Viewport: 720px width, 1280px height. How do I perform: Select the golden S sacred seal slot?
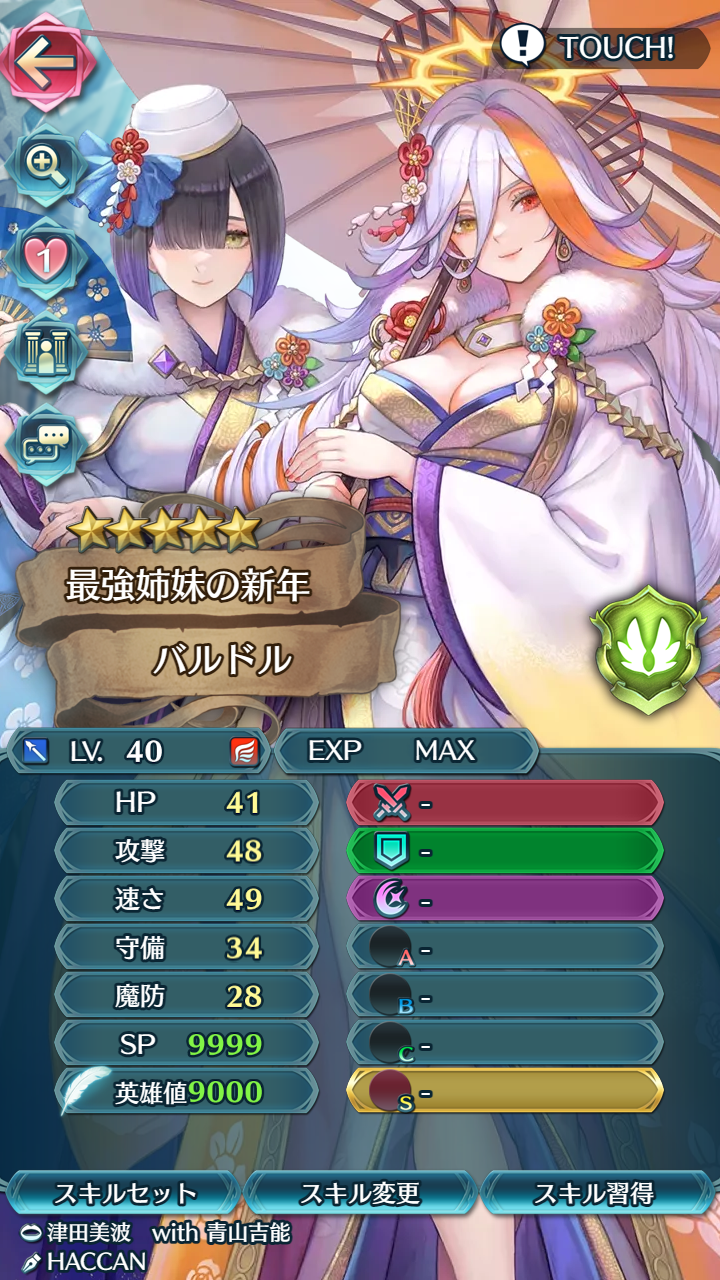click(505, 1091)
